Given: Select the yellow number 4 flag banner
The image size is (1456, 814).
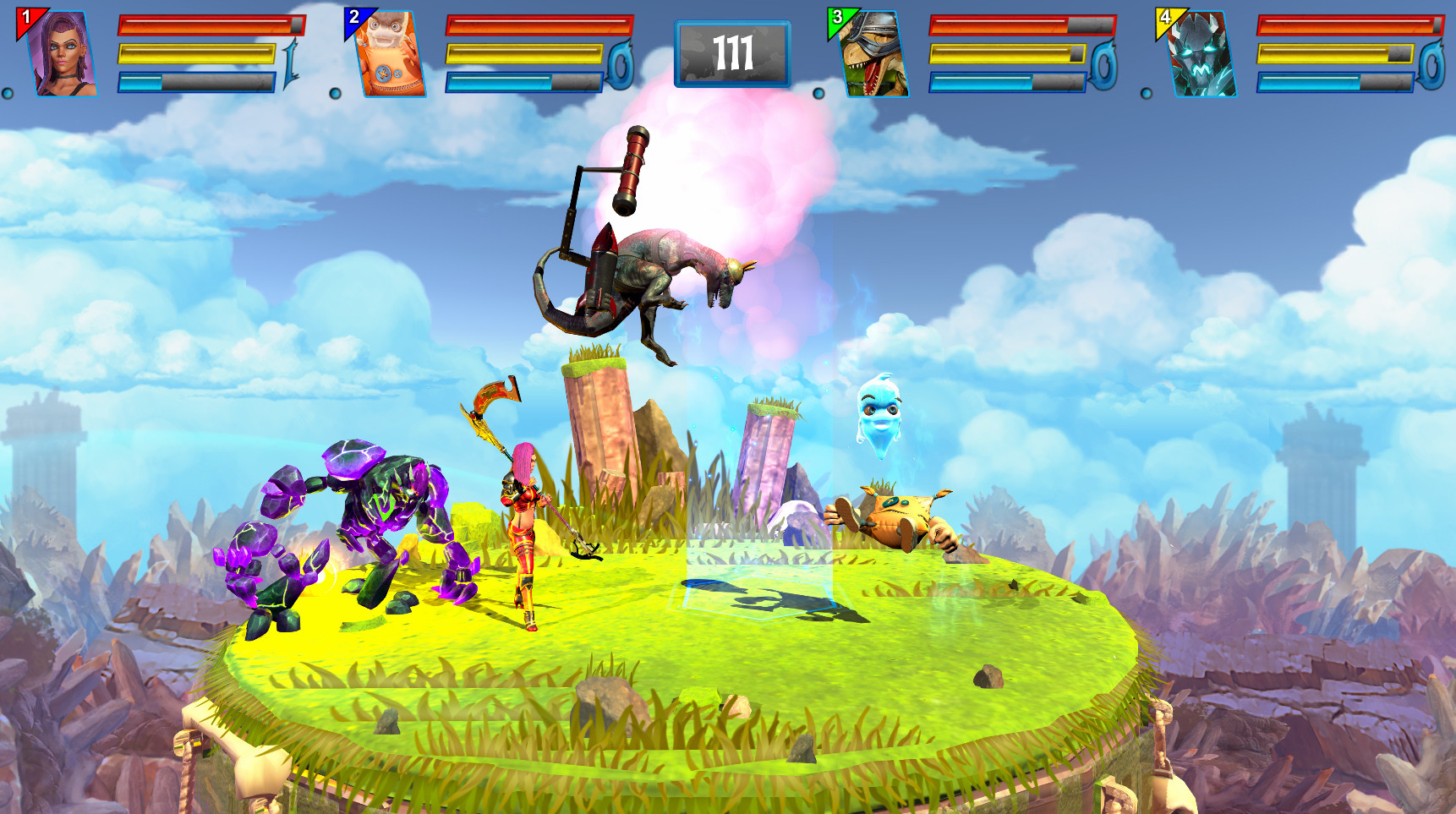Looking at the screenshot, I should 1165,15.
